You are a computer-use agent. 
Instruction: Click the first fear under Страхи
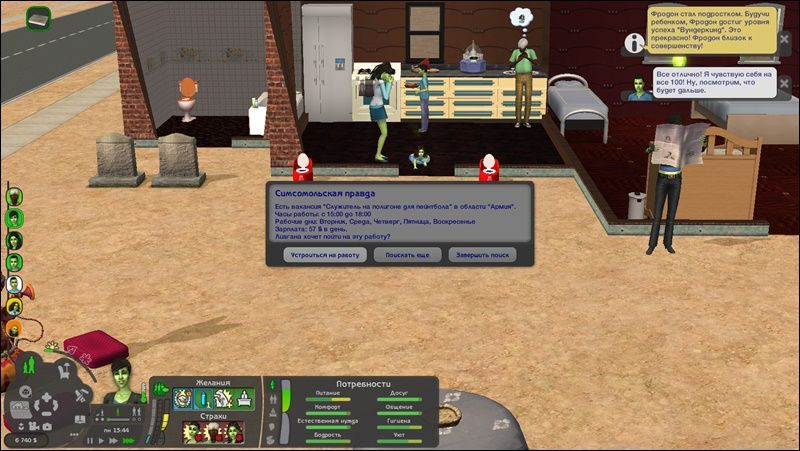[192, 431]
